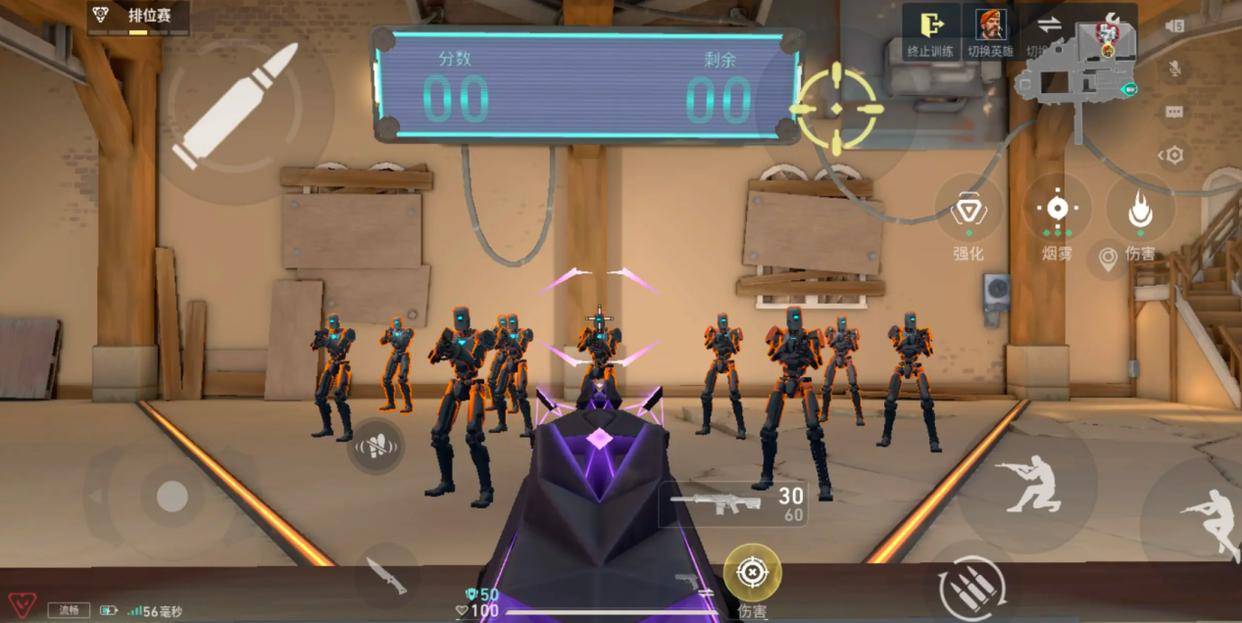The image size is (1242, 623).
Task: Activate the yellow 伤害 ultimate ability
Action: point(751,573)
